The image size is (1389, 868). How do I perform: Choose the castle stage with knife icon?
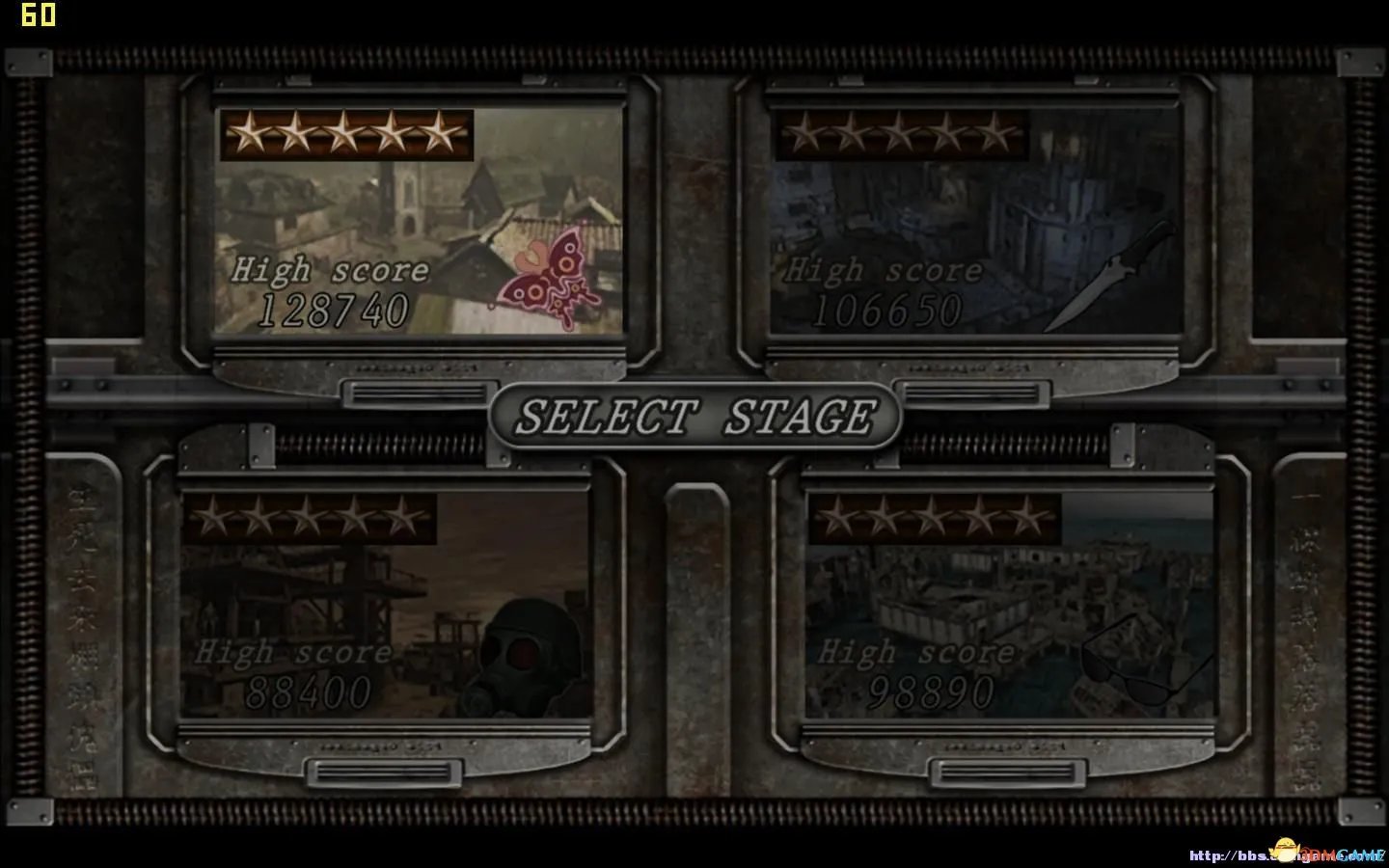[x=974, y=222]
